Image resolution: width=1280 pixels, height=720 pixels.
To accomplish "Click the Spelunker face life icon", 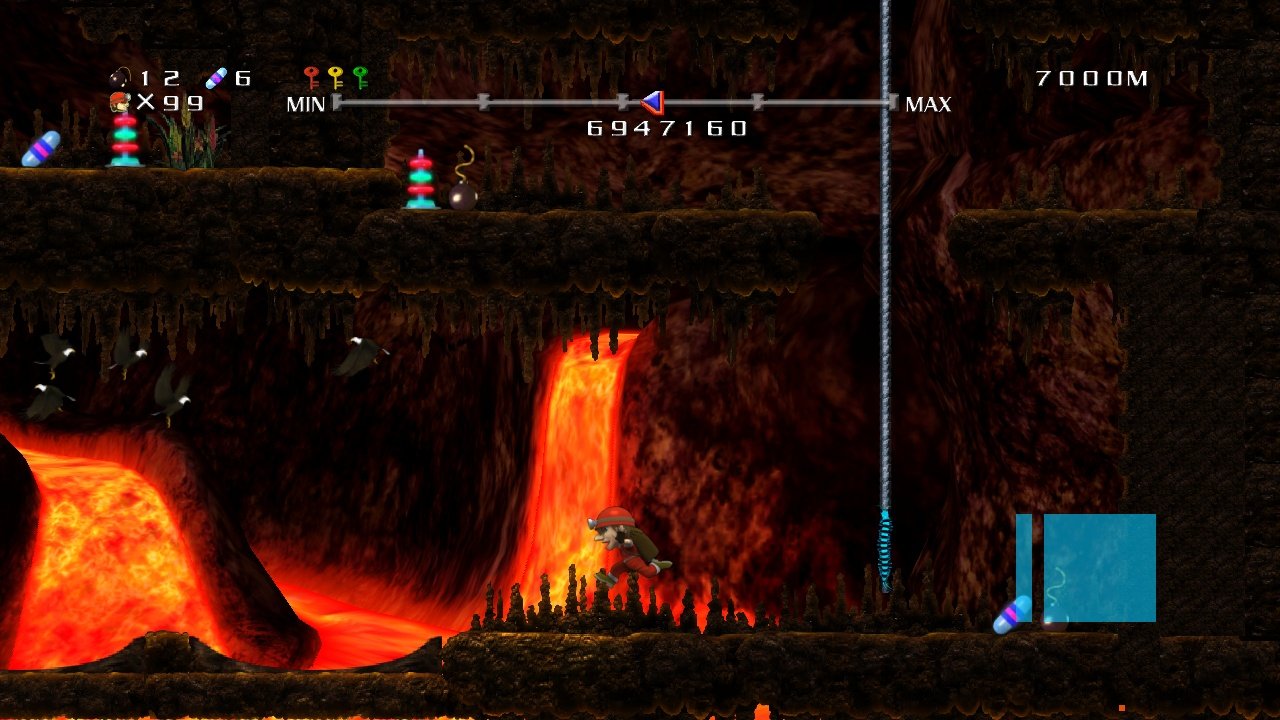I will 117,102.
